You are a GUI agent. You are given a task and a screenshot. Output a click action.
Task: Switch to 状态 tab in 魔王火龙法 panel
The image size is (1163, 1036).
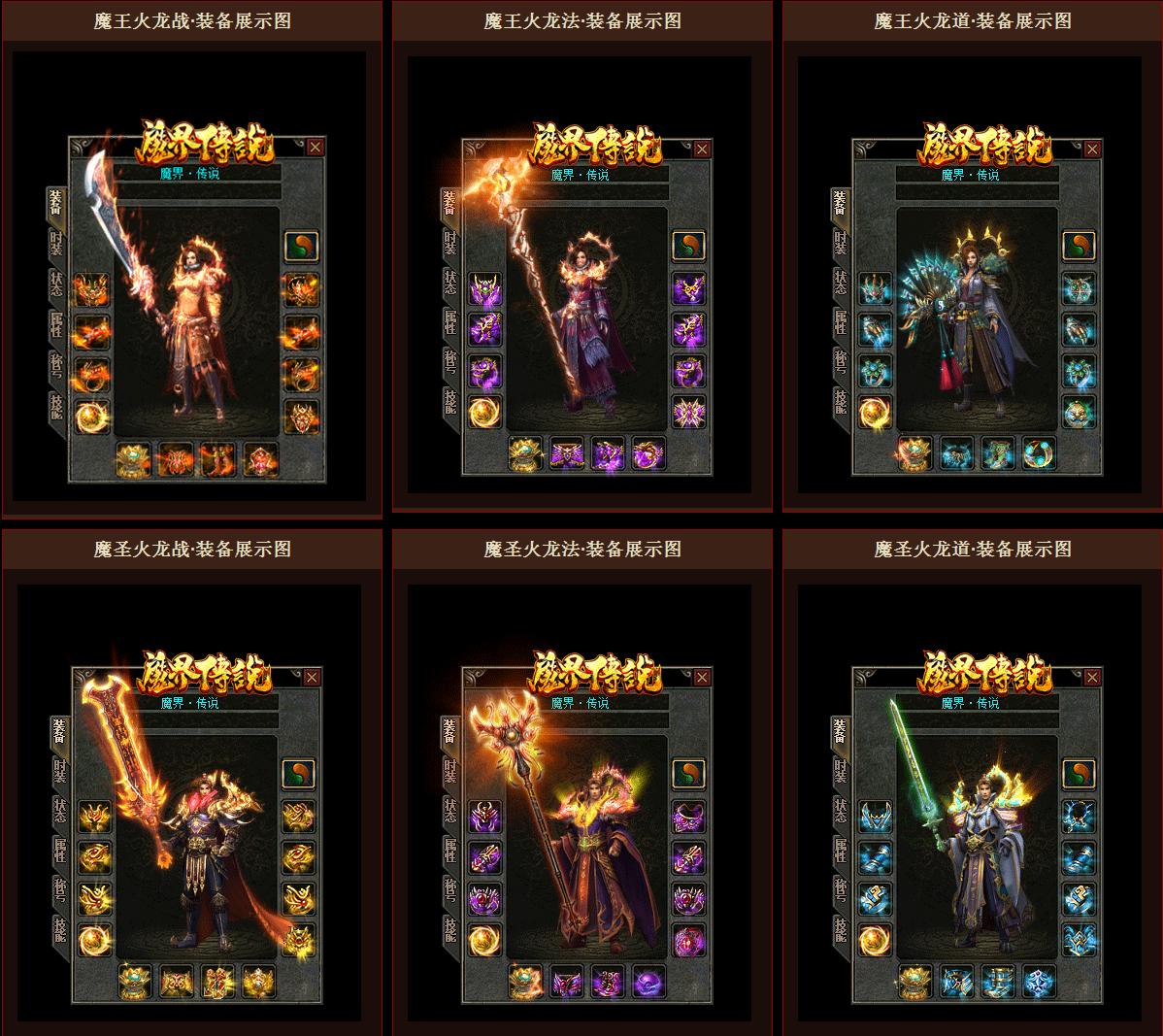[450, 282]
